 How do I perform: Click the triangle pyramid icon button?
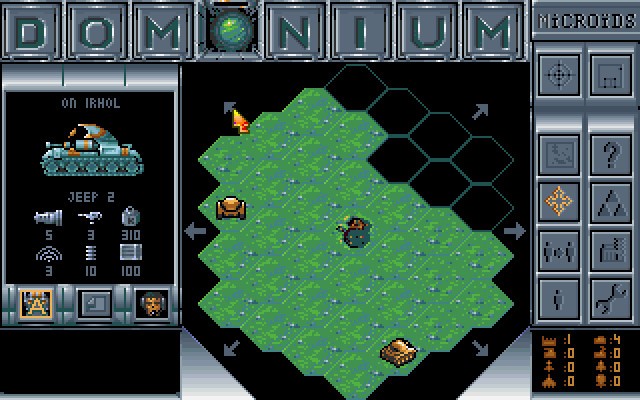tap(609, 201)
